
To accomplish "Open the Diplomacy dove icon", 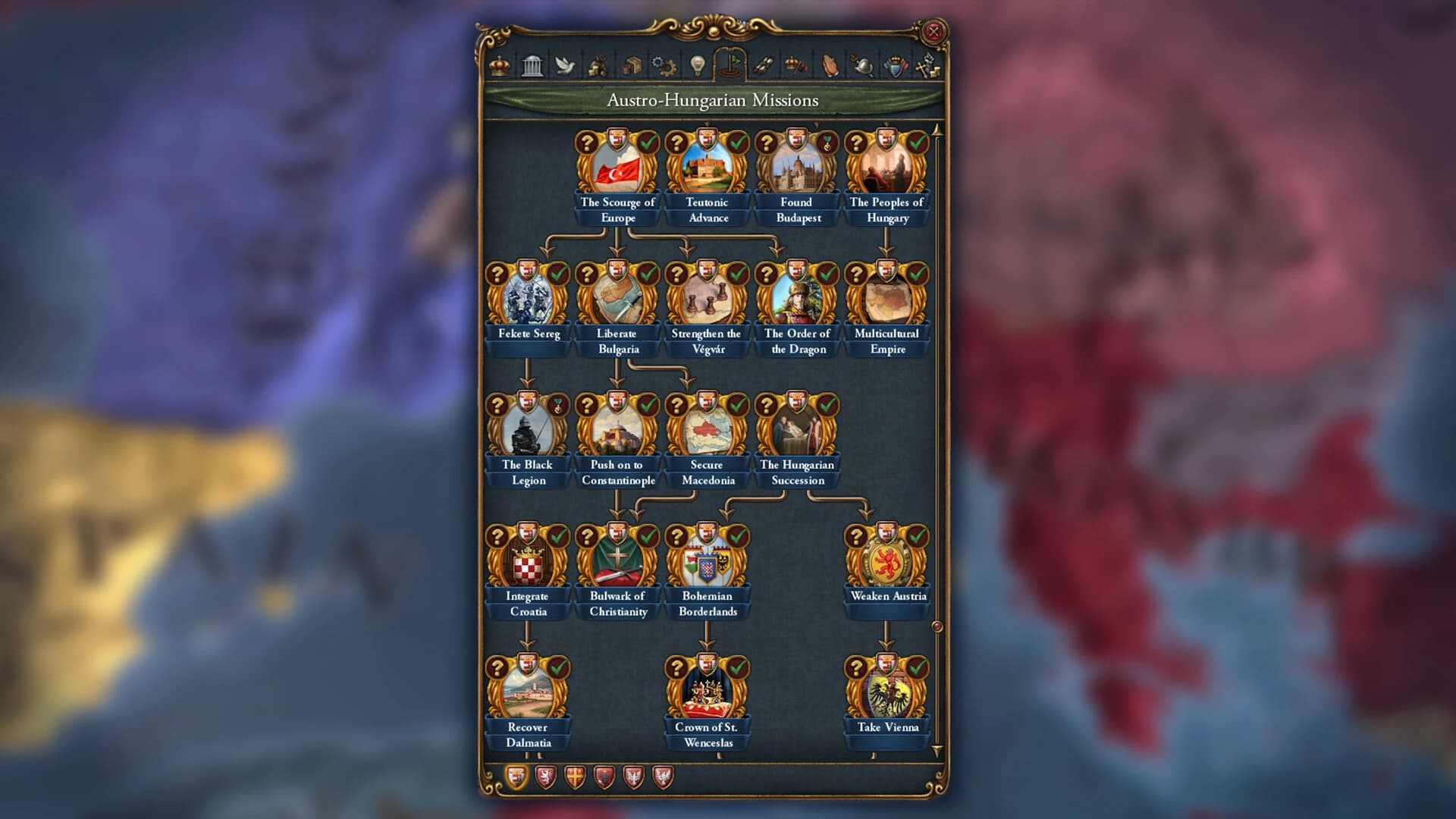I will click(565, 68).
